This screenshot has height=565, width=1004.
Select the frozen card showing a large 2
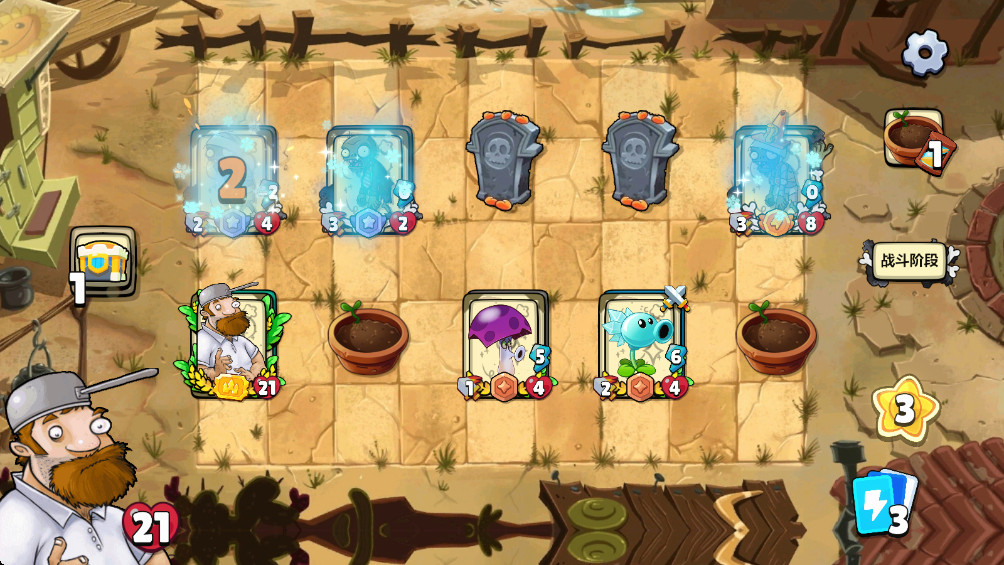pyautogui.click(x=233, y=180)
